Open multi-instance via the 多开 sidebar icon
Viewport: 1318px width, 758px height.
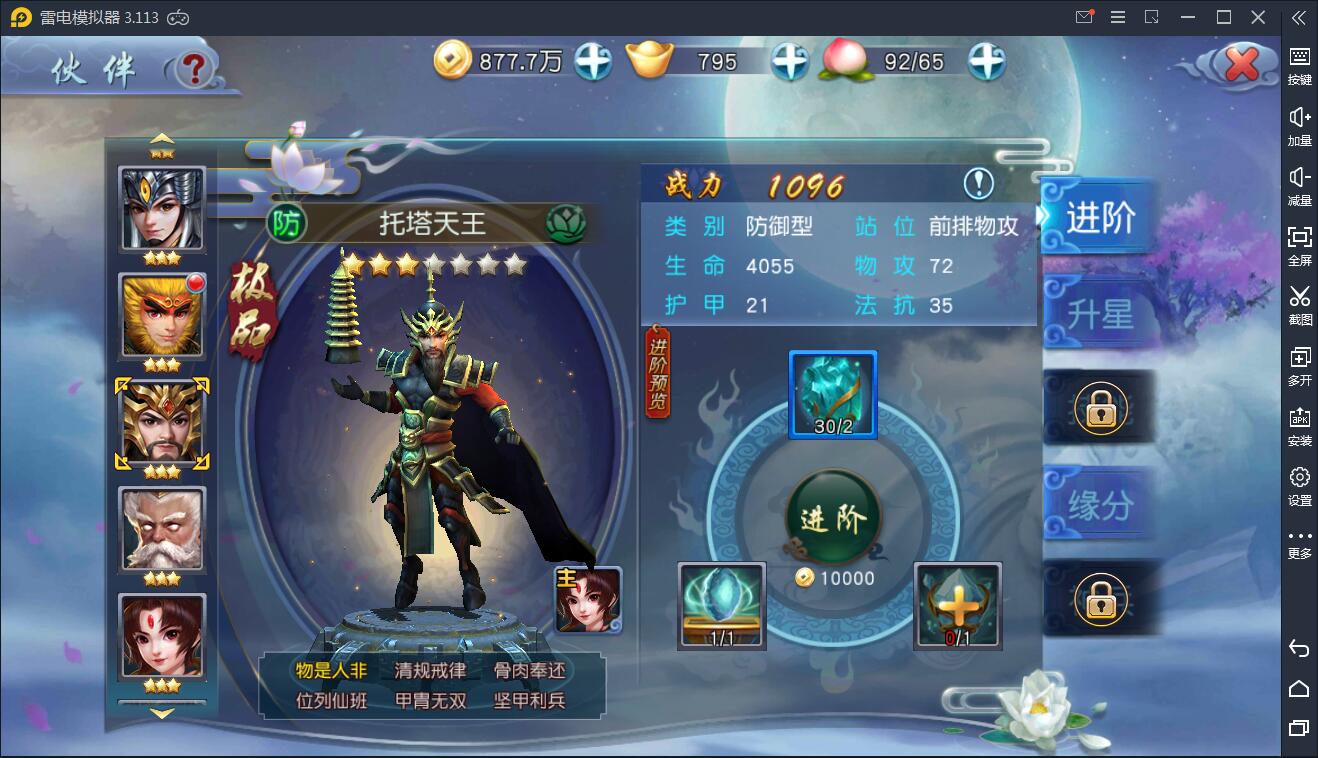1299,367
